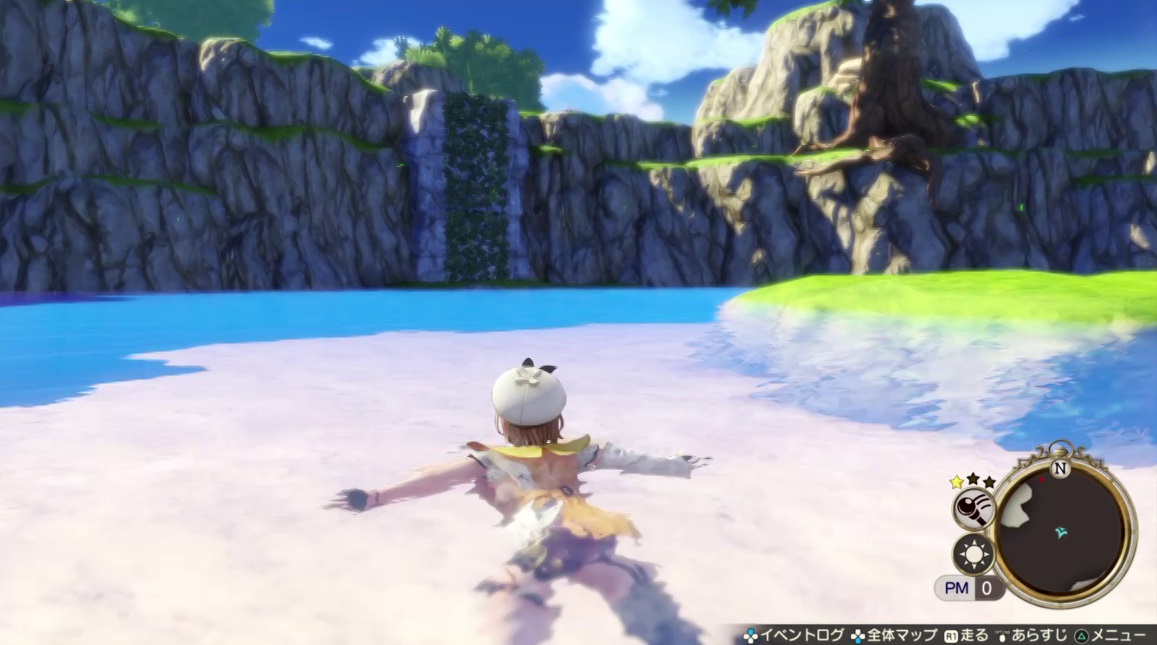Open the circular minimap

click(x=1064, y=531)
